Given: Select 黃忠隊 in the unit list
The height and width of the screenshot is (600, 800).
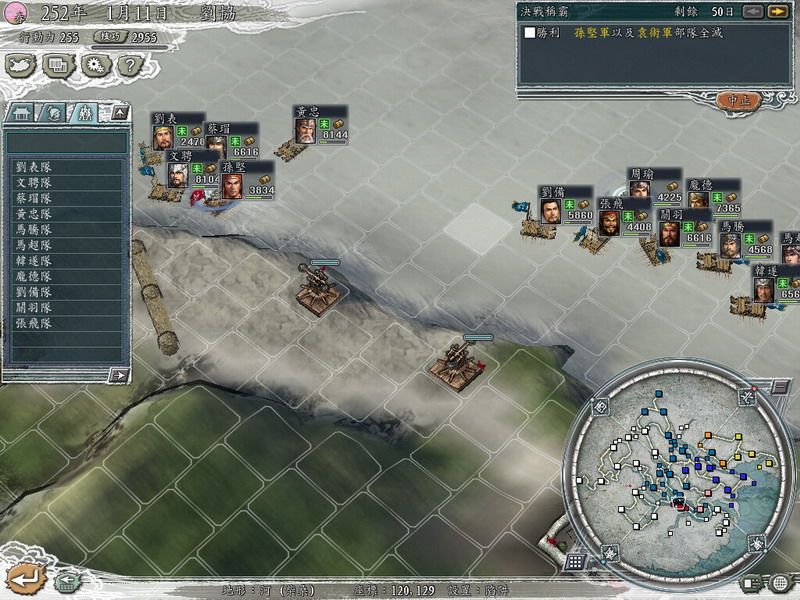Looking at the screenshot, I should tap(34, 214).
